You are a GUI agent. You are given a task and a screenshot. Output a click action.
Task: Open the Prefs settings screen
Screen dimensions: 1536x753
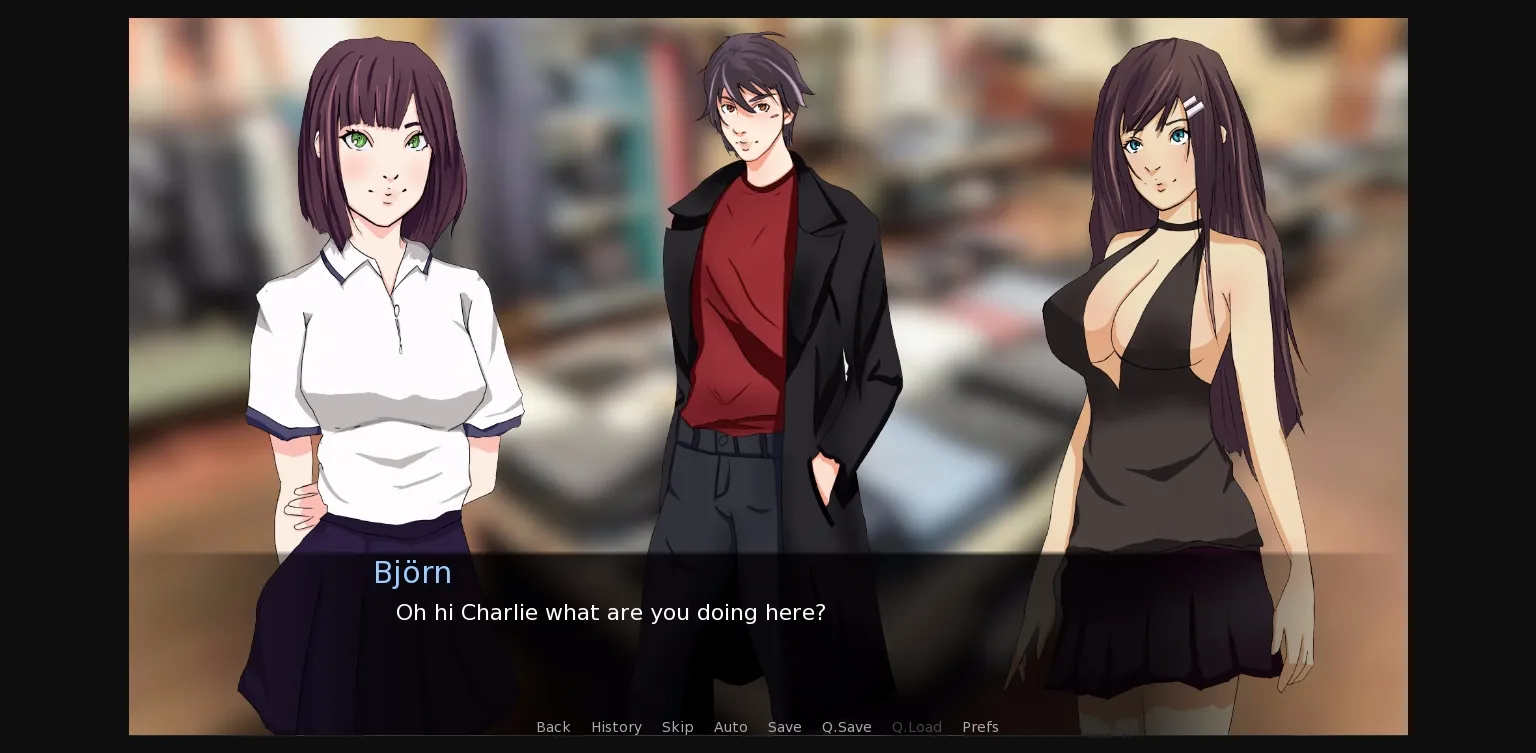click(980, 727)
